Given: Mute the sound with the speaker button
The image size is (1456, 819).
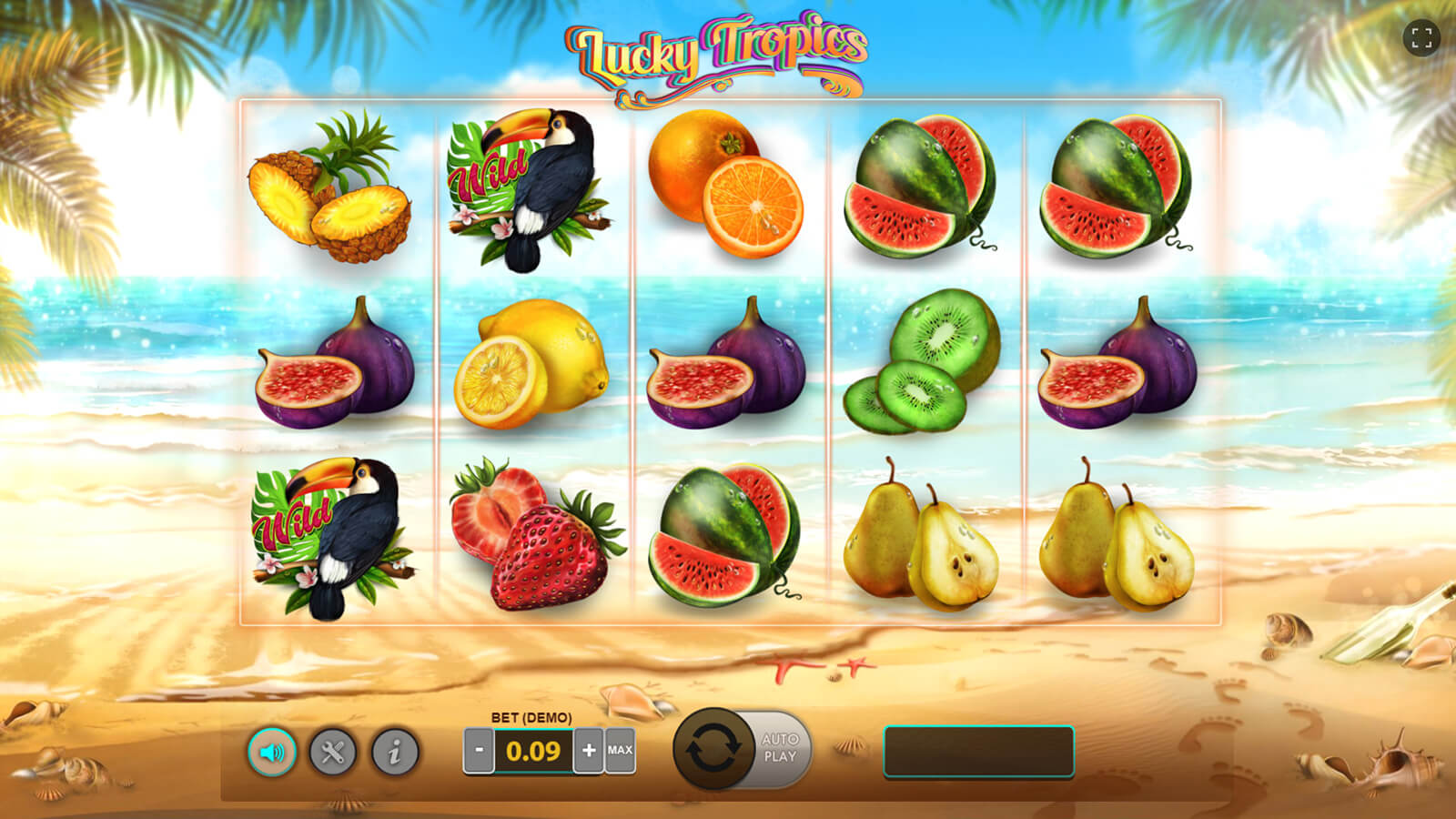Looking at the screenshot, I should [272, 753].
